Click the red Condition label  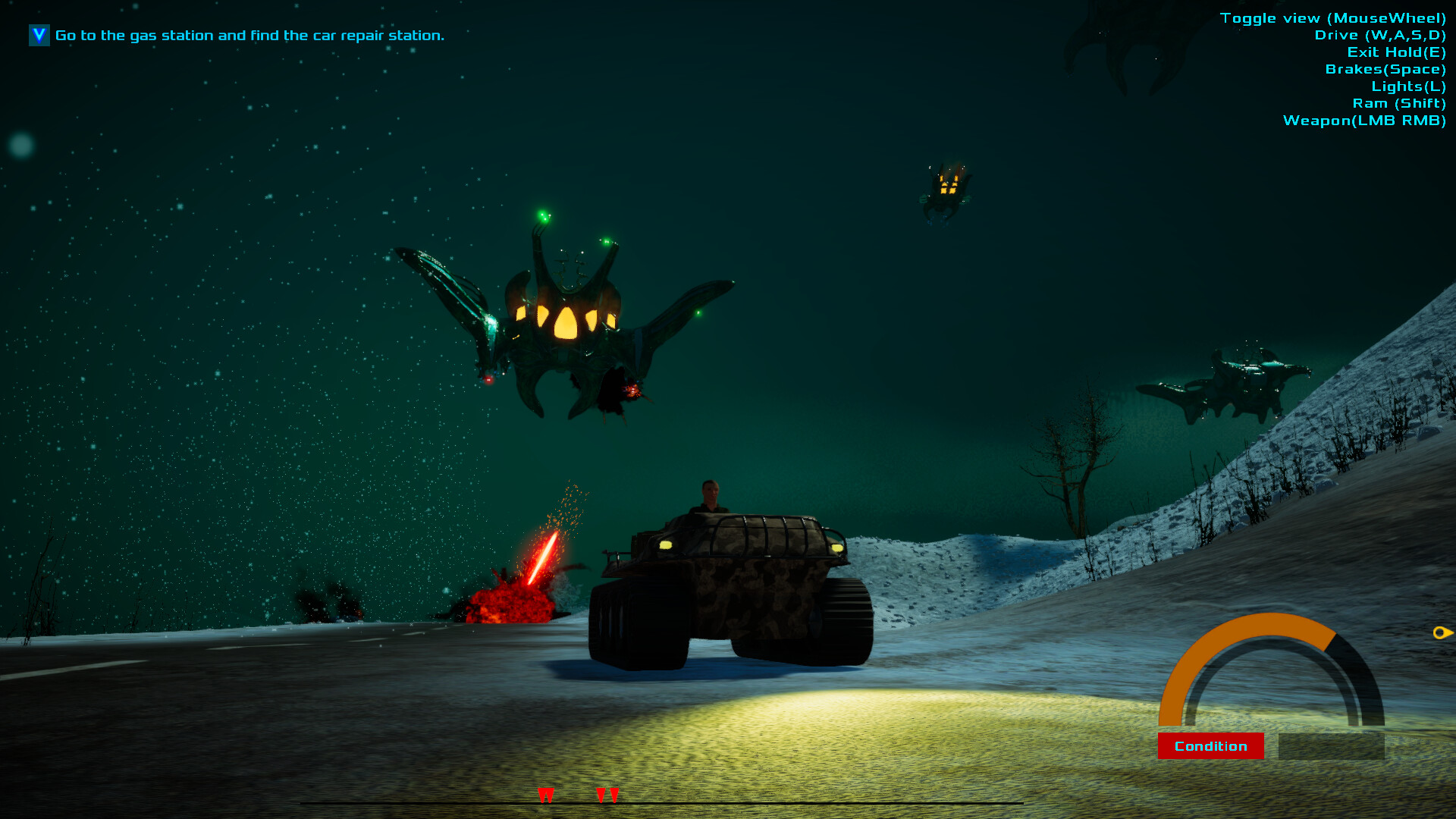click(1211, 745)
